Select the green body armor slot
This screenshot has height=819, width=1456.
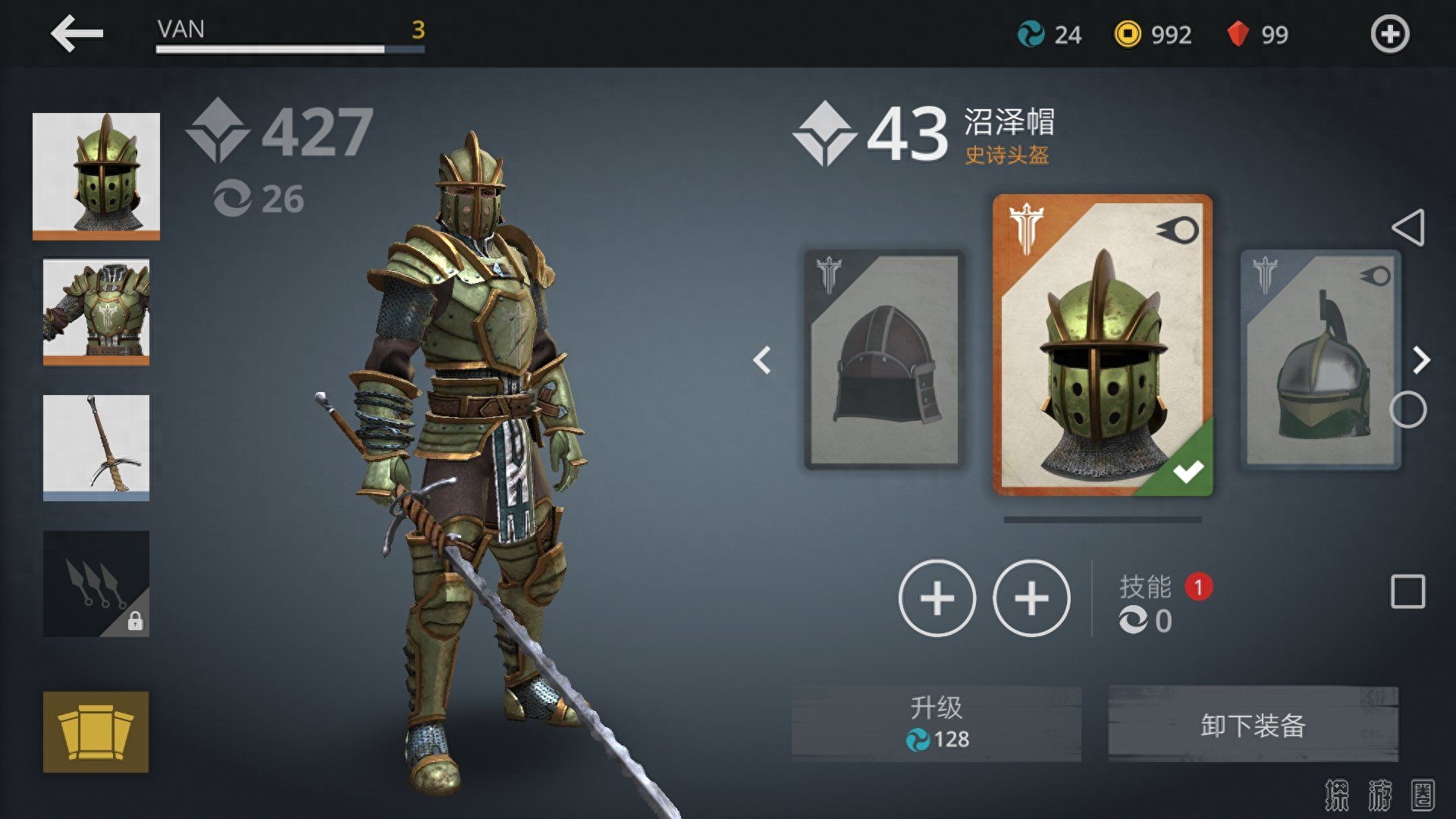click(96, 311)
